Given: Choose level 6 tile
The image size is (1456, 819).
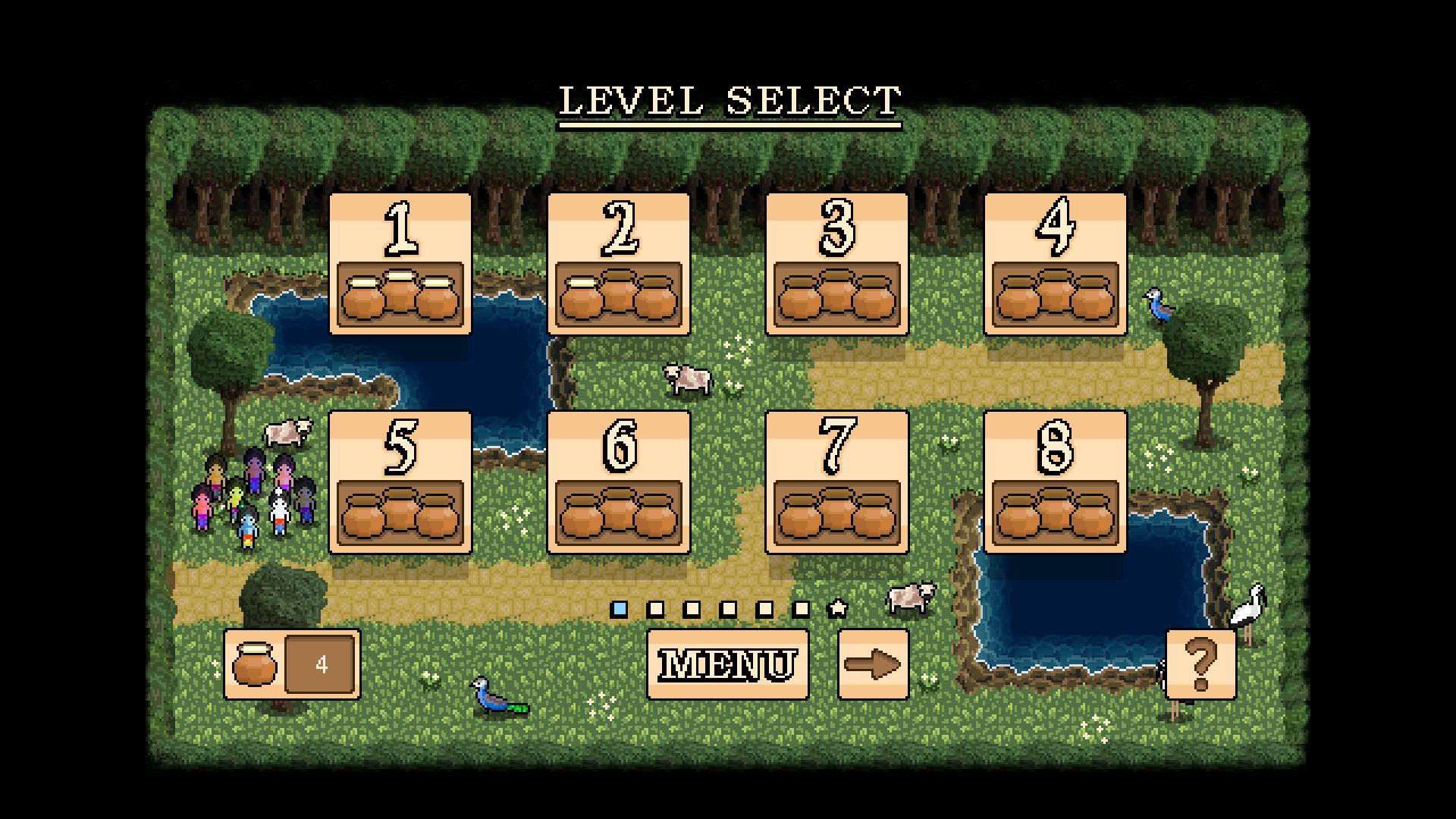Looking at the screenshot, I should (x=618, y=482).
